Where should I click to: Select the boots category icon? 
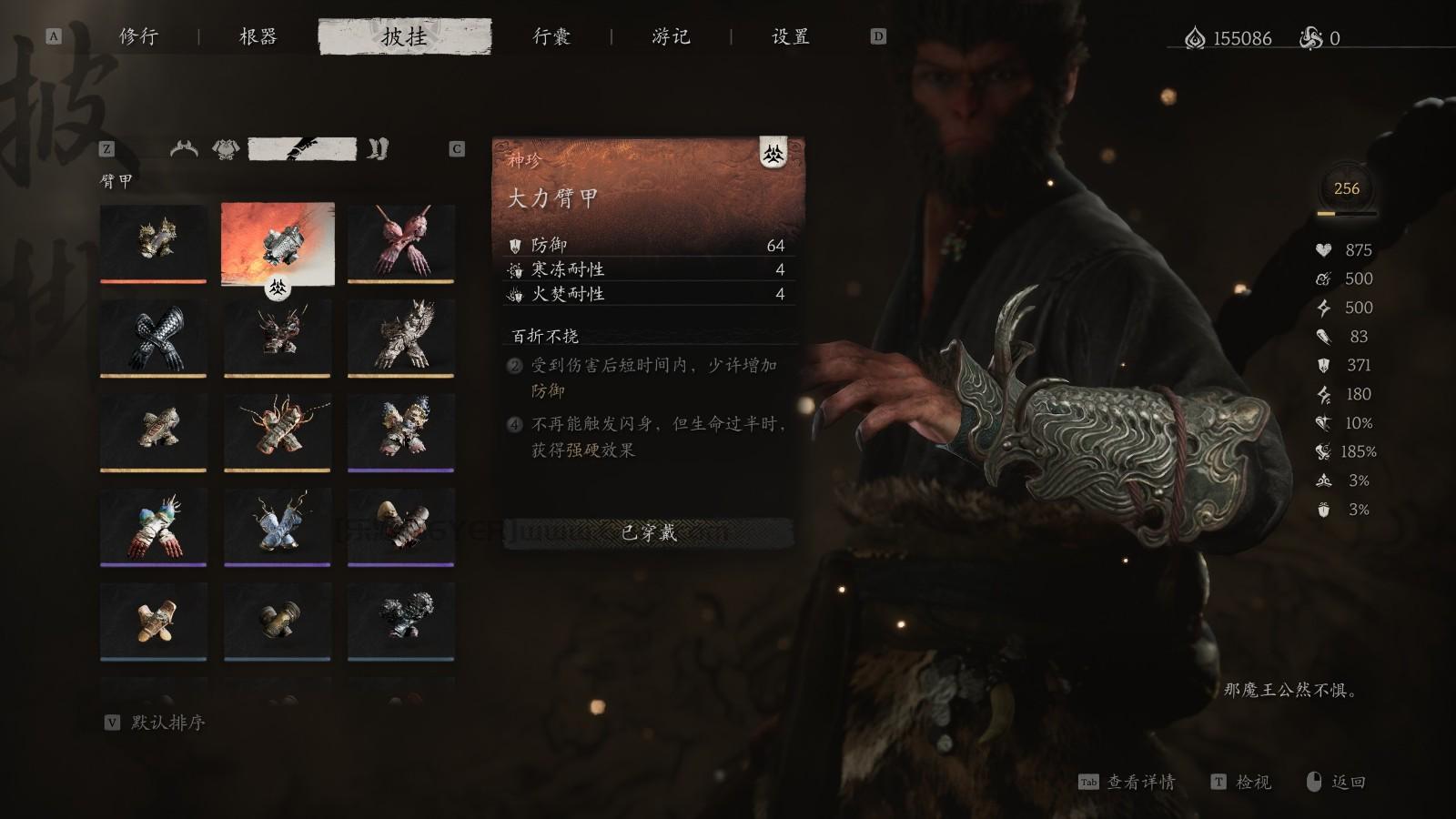[377, 149]
